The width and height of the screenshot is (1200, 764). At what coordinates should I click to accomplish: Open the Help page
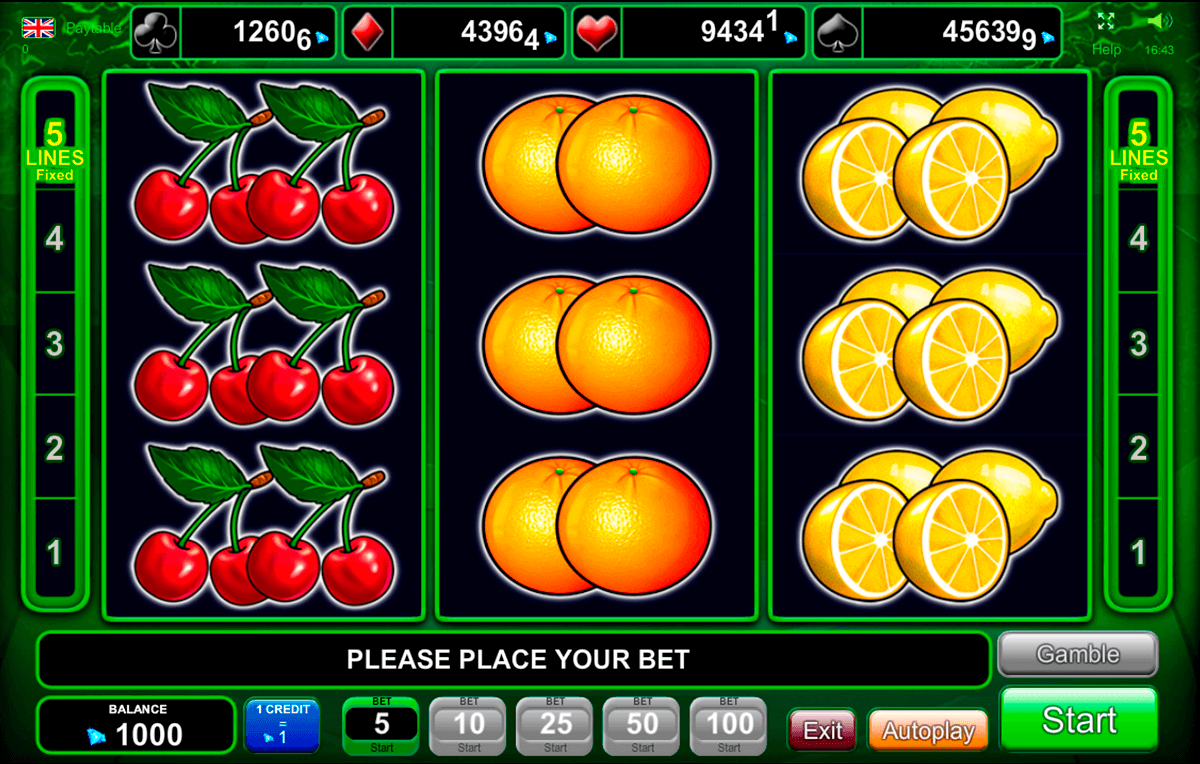(1106, 49)
